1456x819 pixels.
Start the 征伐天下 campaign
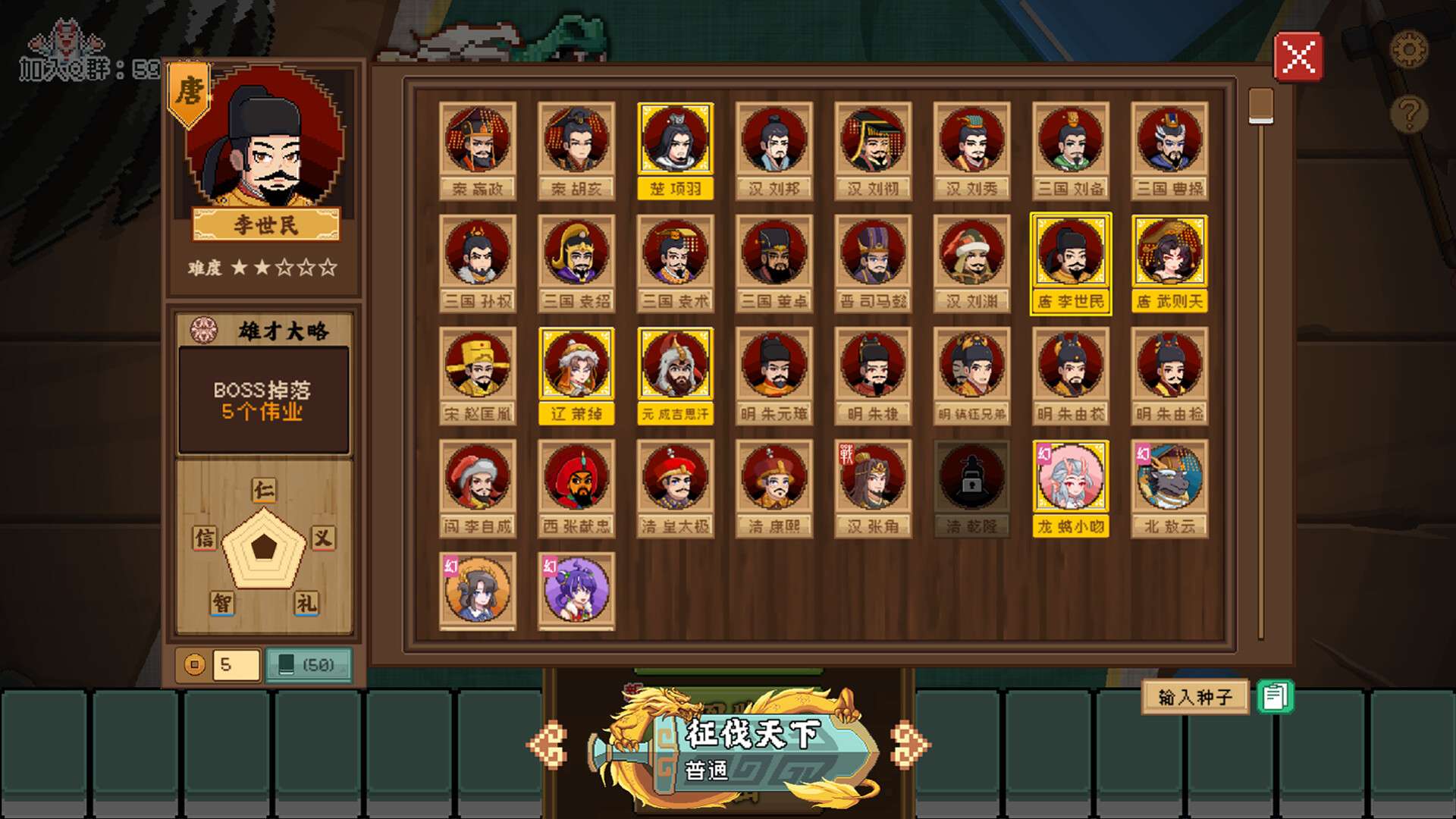coord(751,747)
